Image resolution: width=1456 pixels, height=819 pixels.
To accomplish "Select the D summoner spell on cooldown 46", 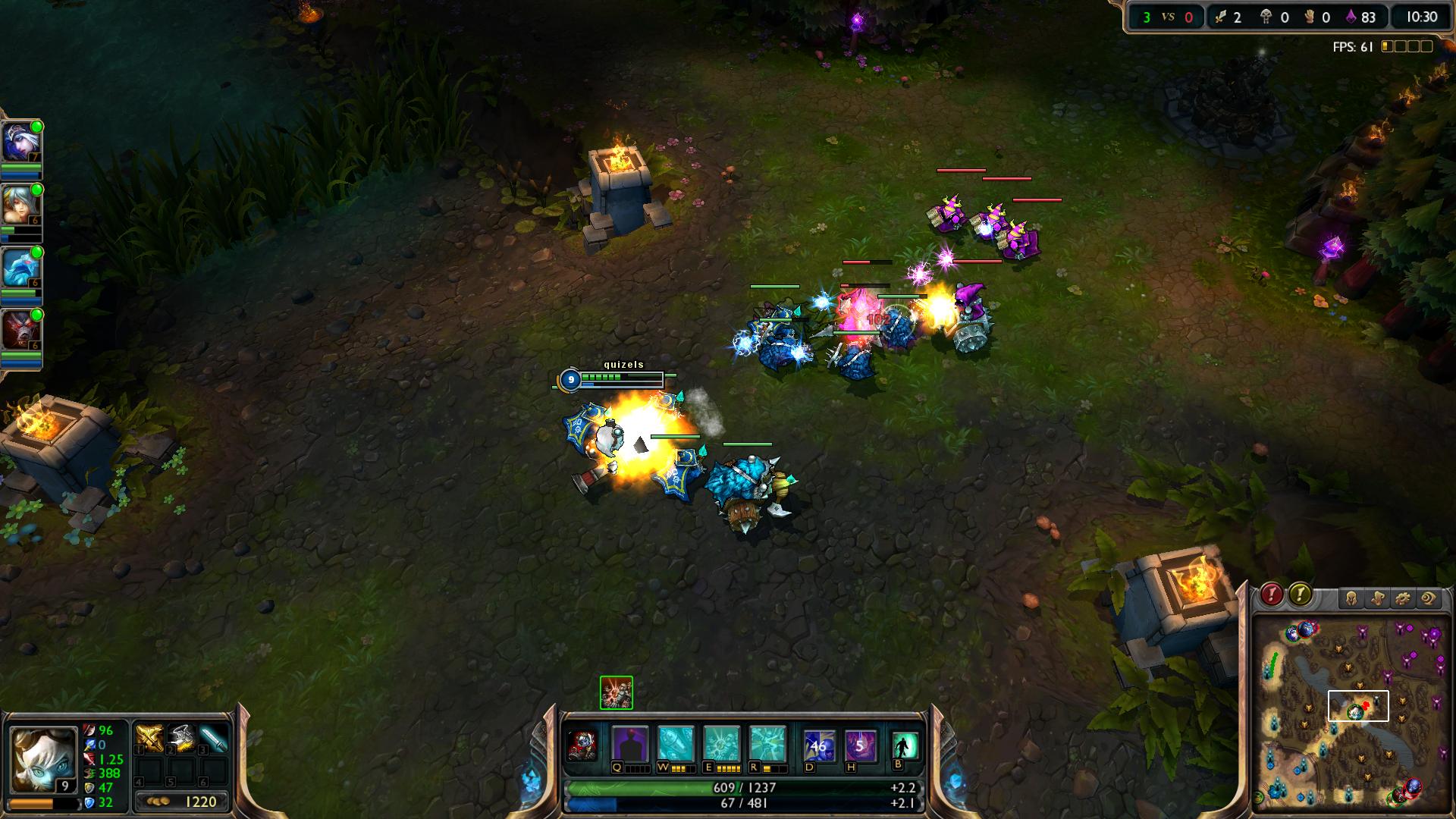I will point(818,745).
